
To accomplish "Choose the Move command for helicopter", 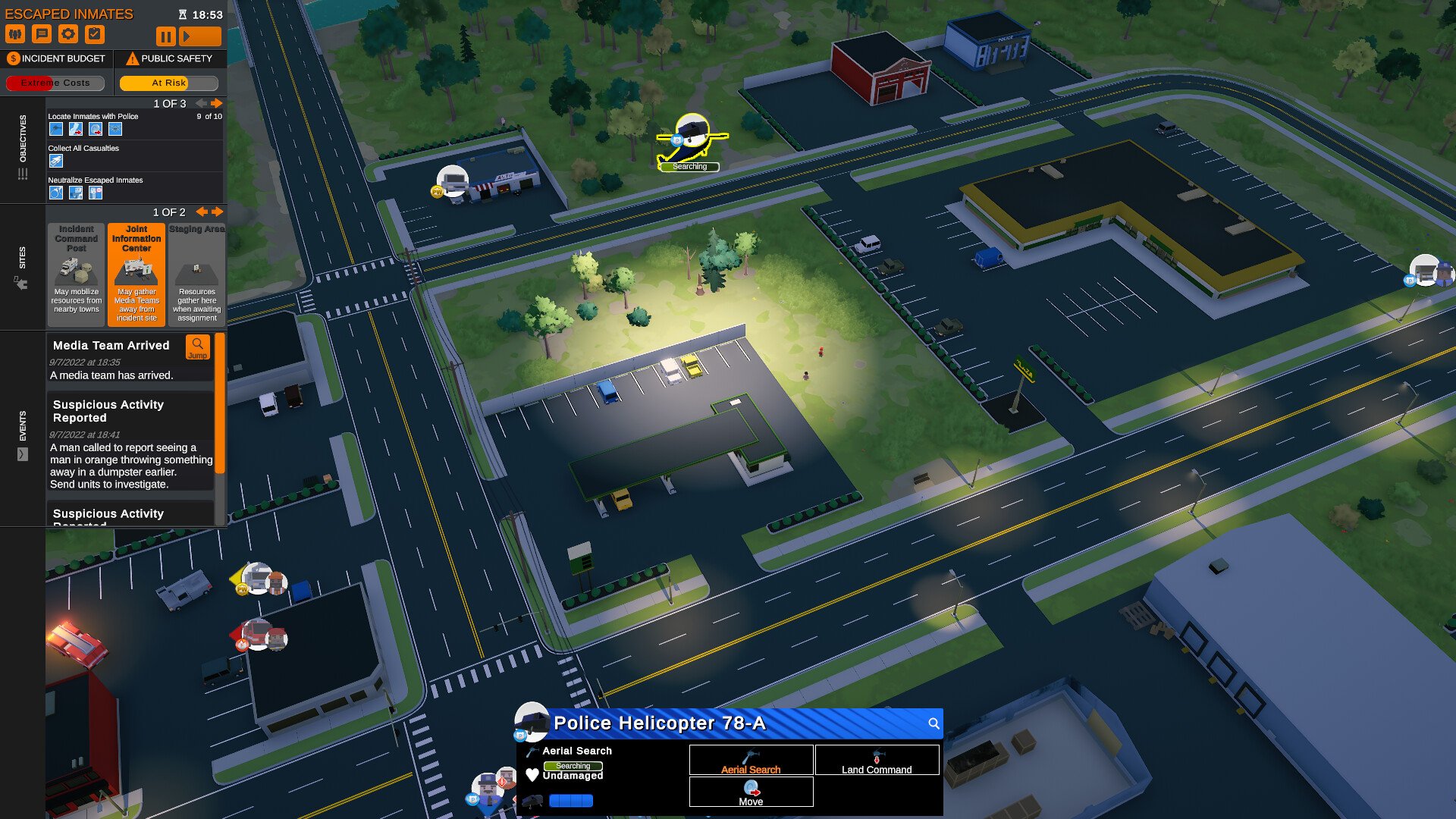I will 751,792.
